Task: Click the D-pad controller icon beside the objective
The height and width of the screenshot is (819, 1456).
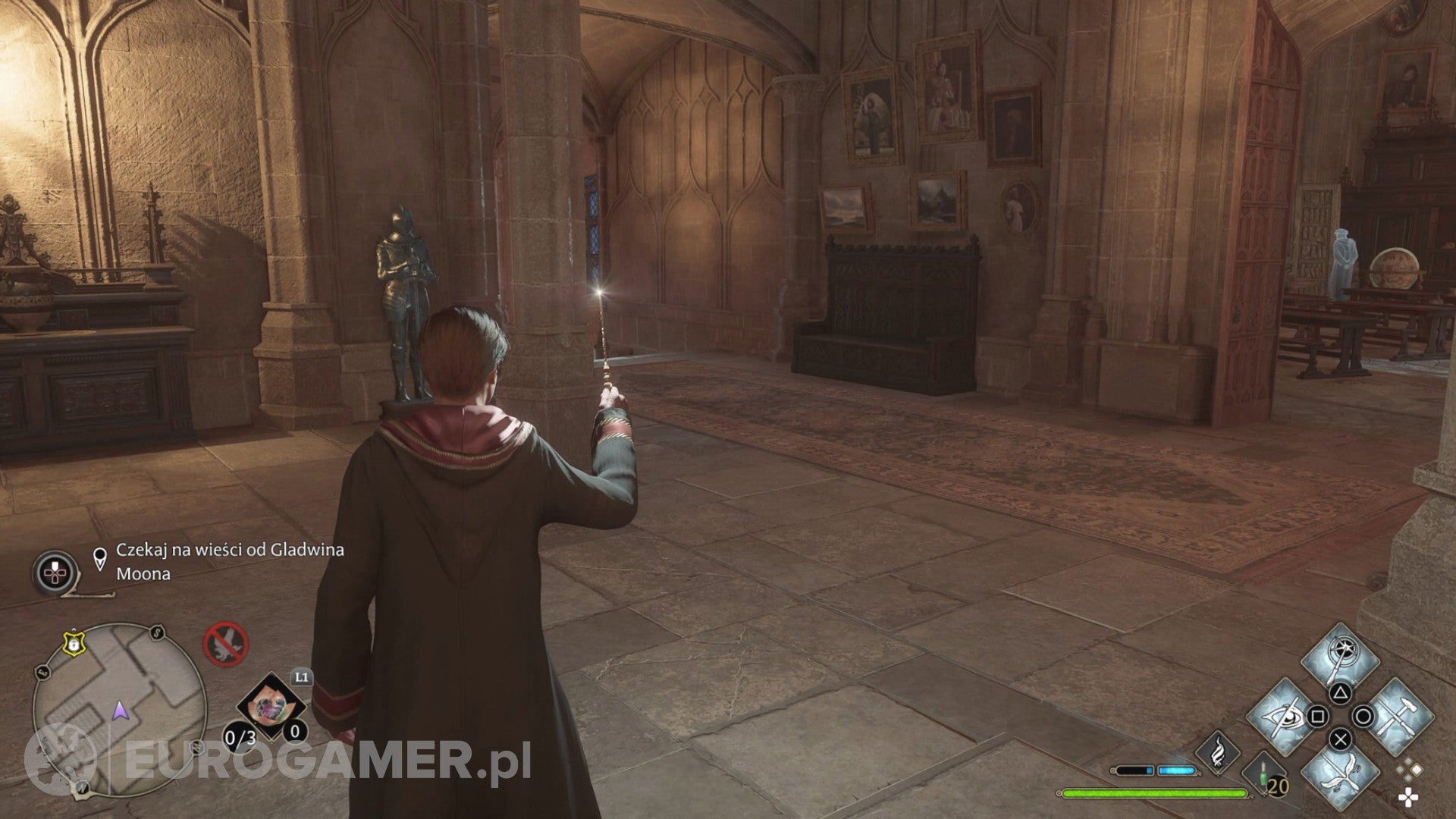Action: [x=55, y=573]
